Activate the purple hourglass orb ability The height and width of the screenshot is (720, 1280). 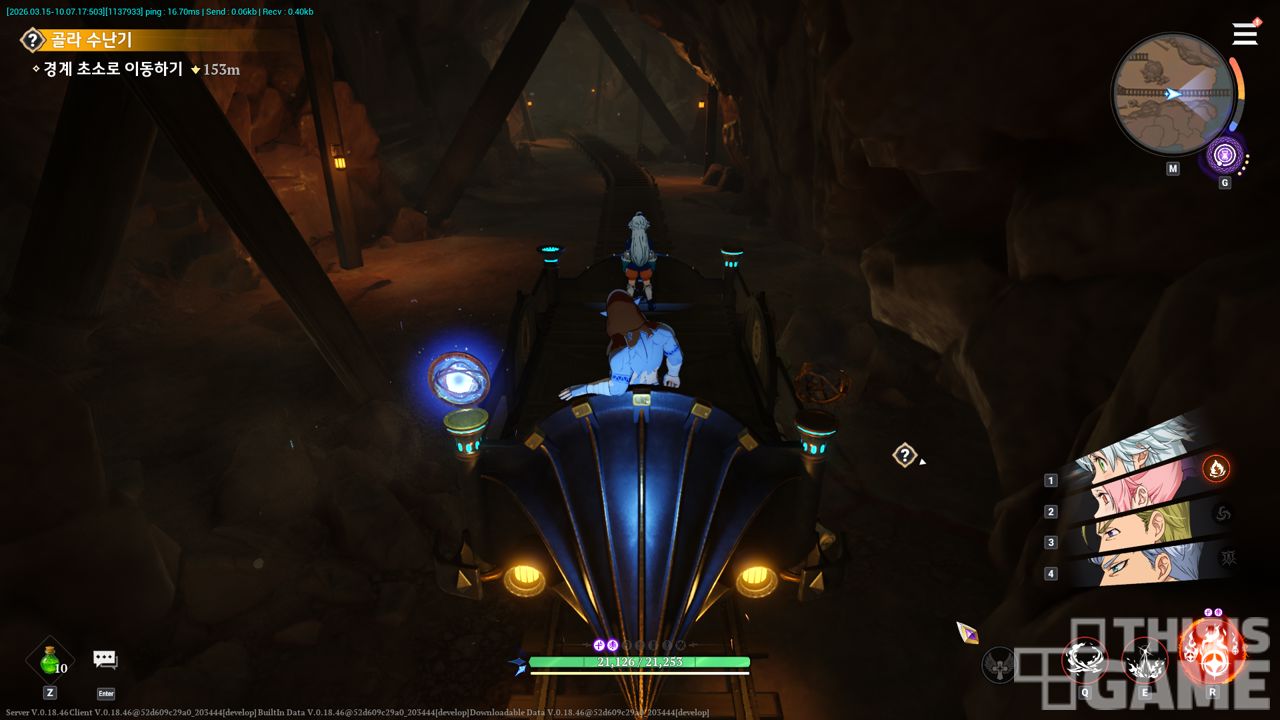point(1224,155)
